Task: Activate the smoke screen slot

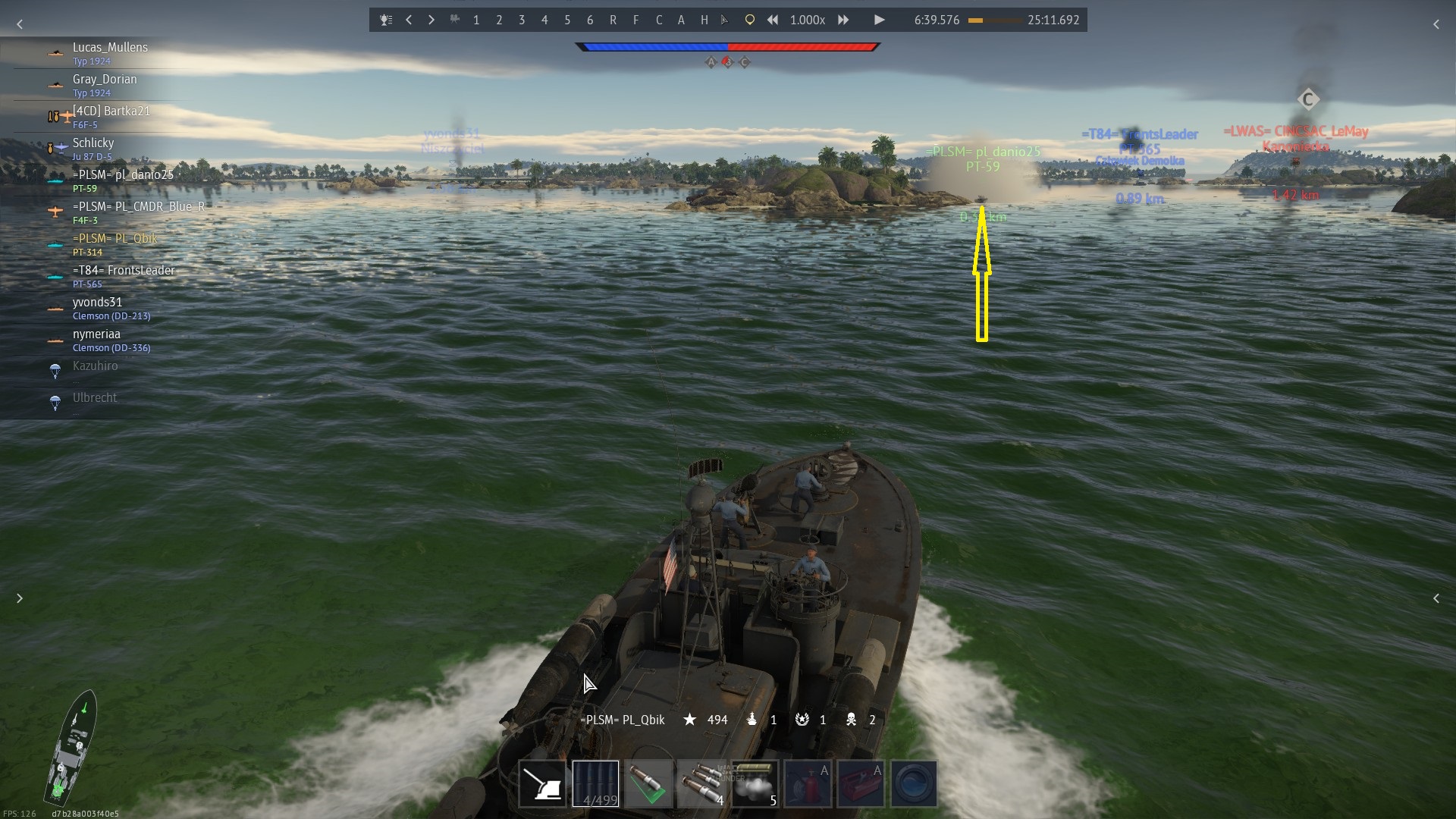Action: tap(755, 783)
